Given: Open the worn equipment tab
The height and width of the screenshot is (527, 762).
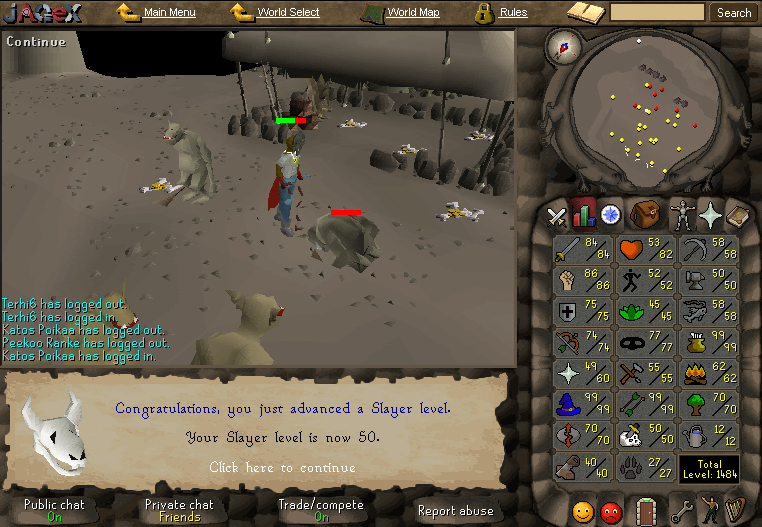Looking at the screenshot, I should coord(682,214).
